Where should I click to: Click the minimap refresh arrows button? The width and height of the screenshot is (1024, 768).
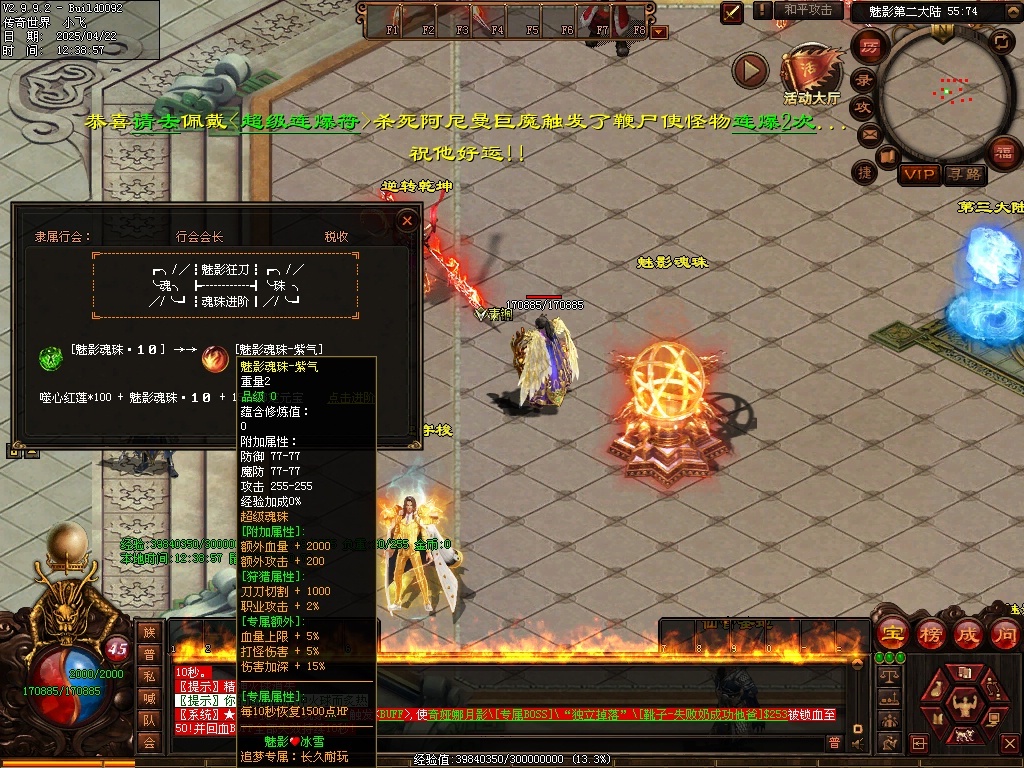click(1001, 41)
